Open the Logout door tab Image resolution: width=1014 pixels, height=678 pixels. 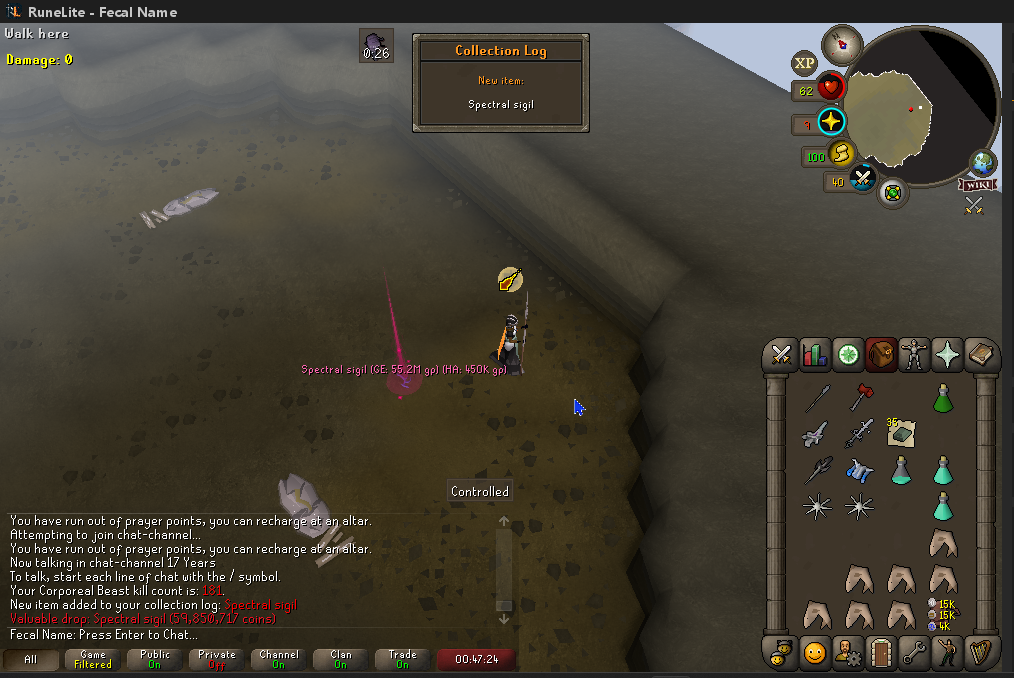click(880, 653)
